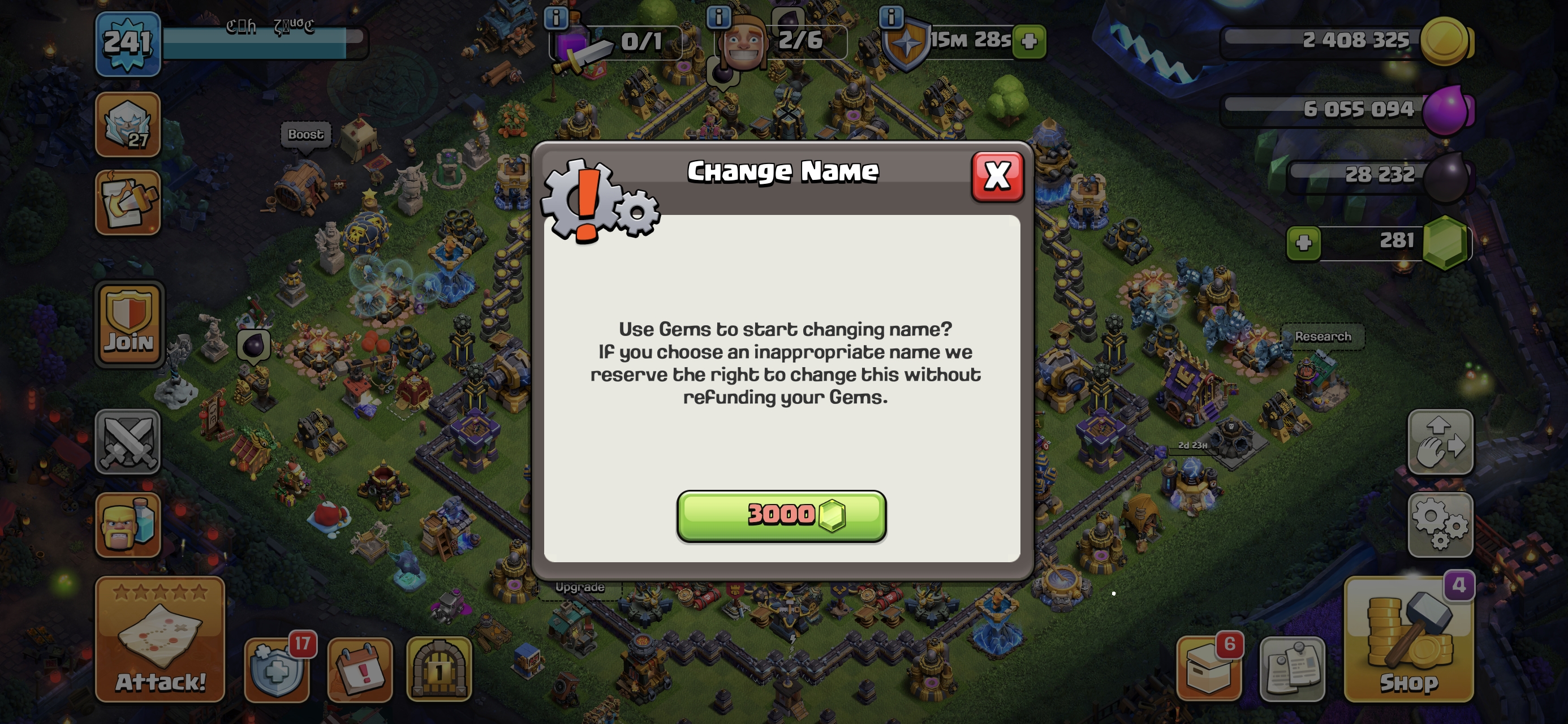
Task: Open the barbarian army training menu
Action: tap(128, 524)
